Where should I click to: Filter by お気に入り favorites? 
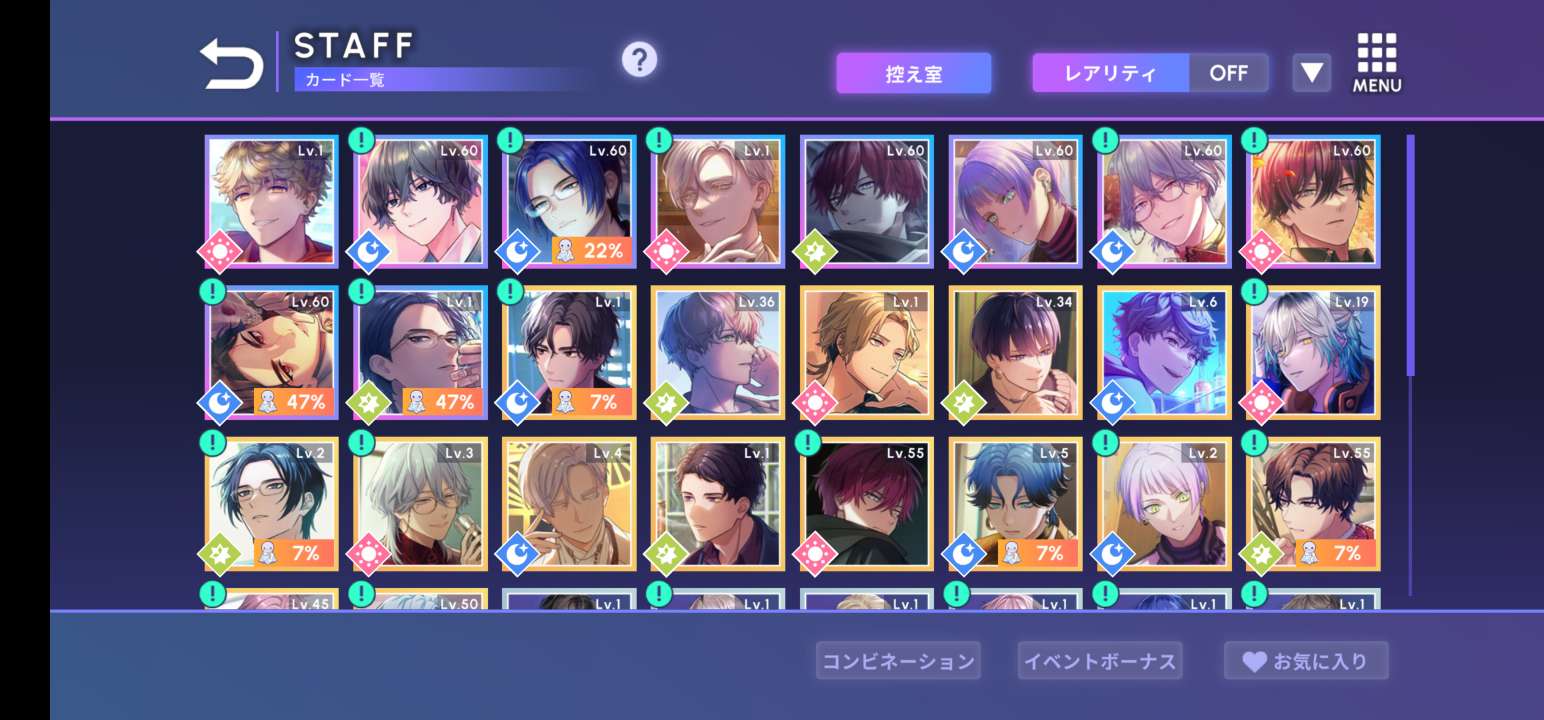[1305, 661]
